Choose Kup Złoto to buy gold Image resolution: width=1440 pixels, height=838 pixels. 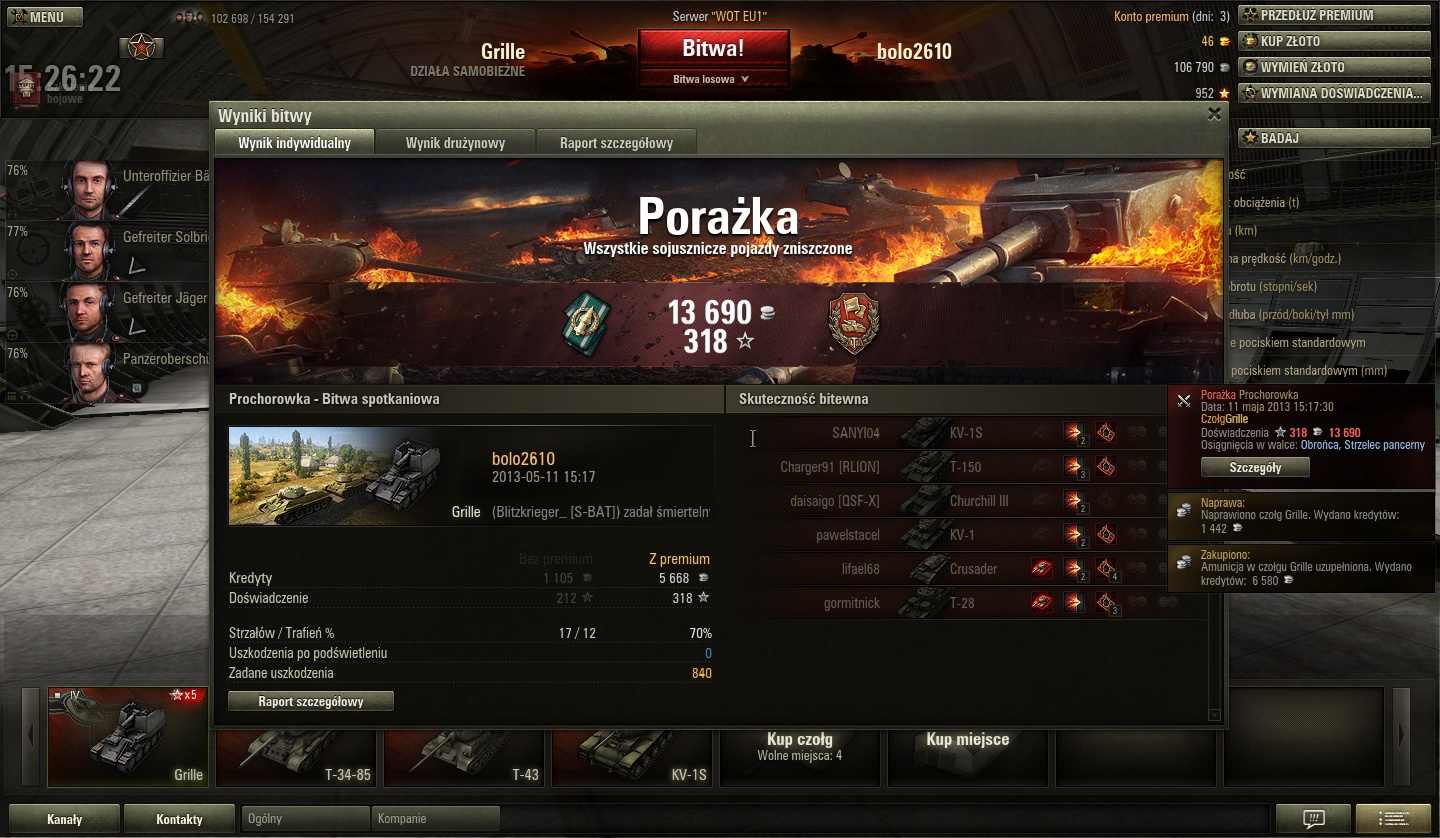pos(1334,41)
